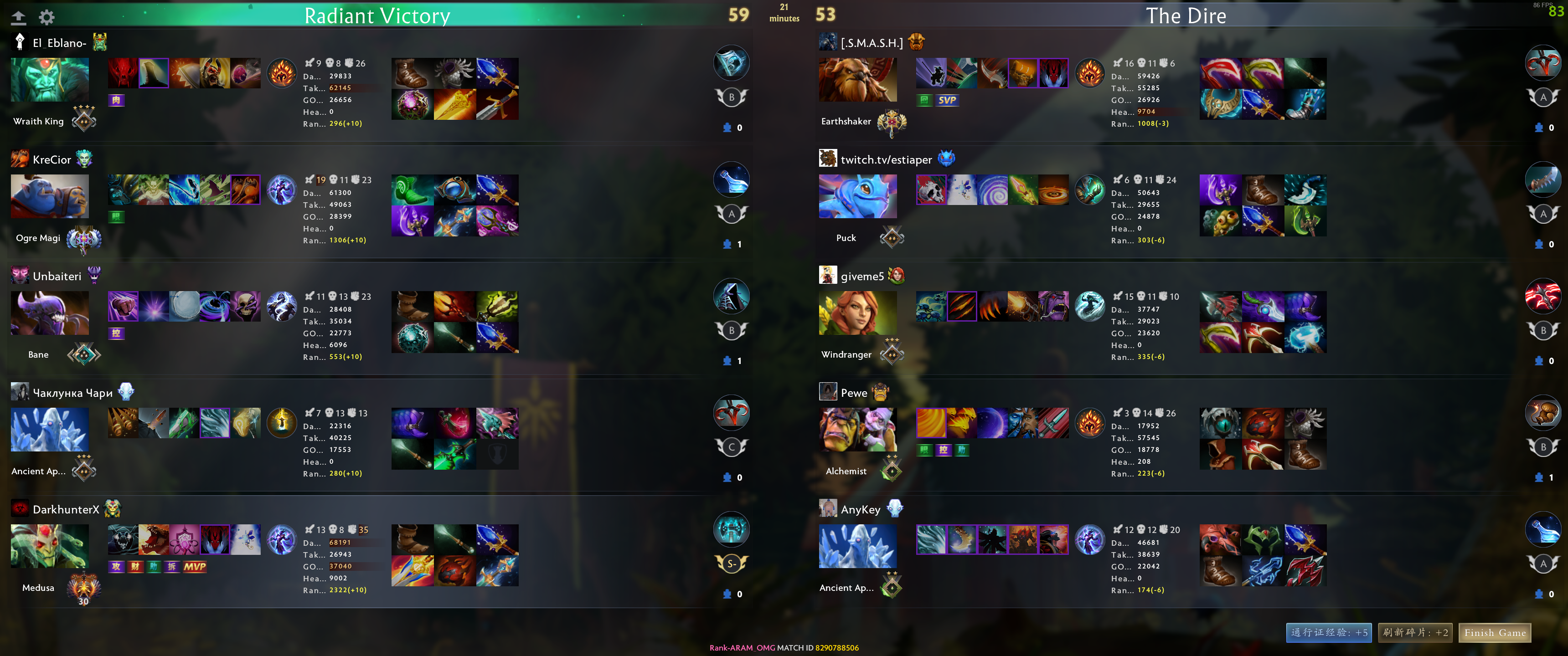Viewport: 1568px width, 656px height.
Task: Click the Finish Game button
Action: coord(1494,633)
